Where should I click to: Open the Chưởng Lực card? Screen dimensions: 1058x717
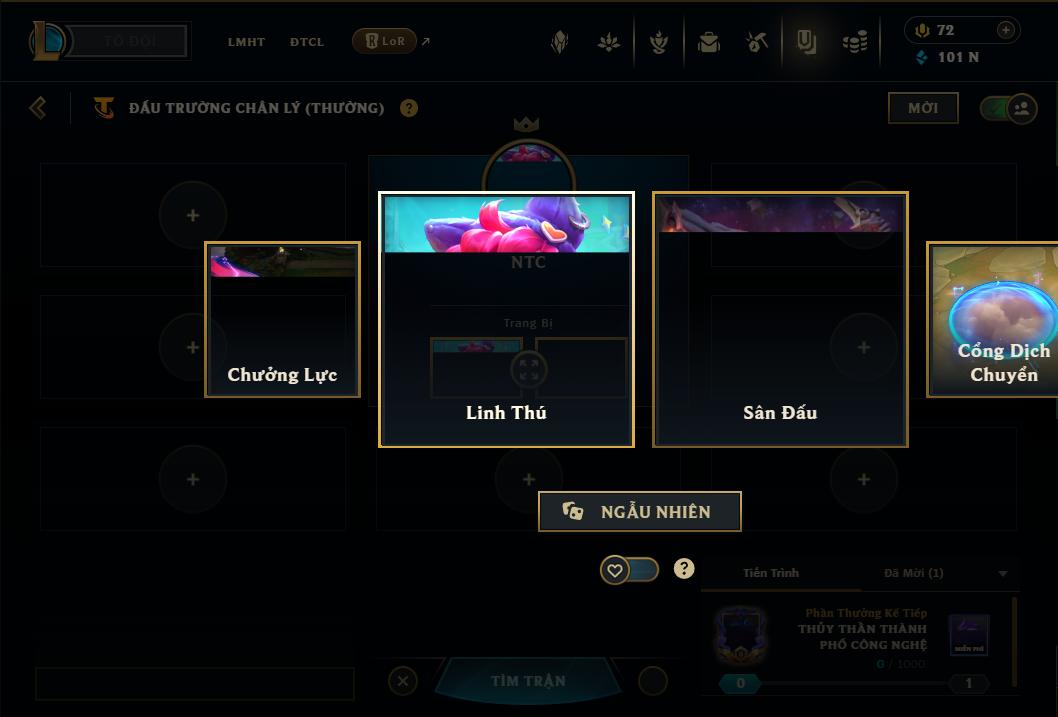point(282,319)
